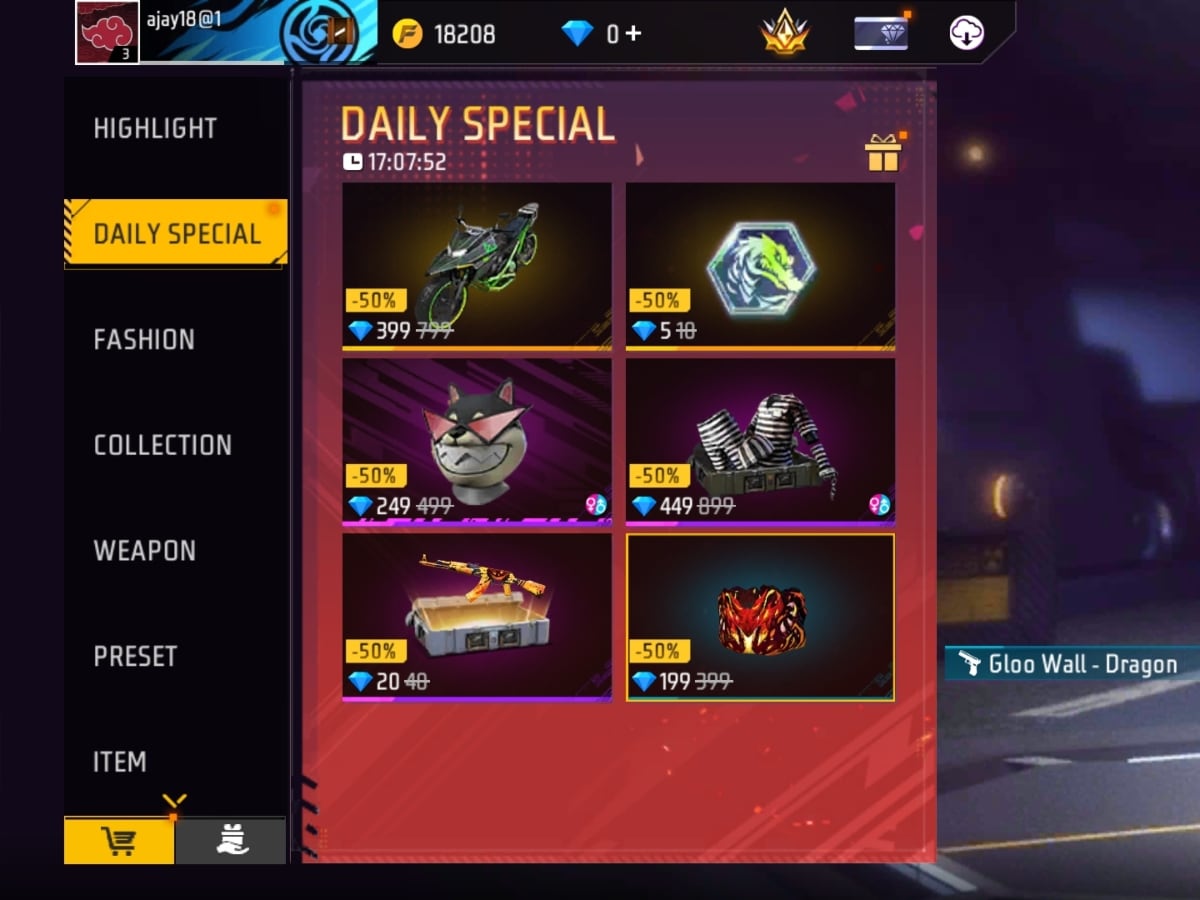
Task: Switch to the shopping cart store tab
Action: (x=119, y=841)
